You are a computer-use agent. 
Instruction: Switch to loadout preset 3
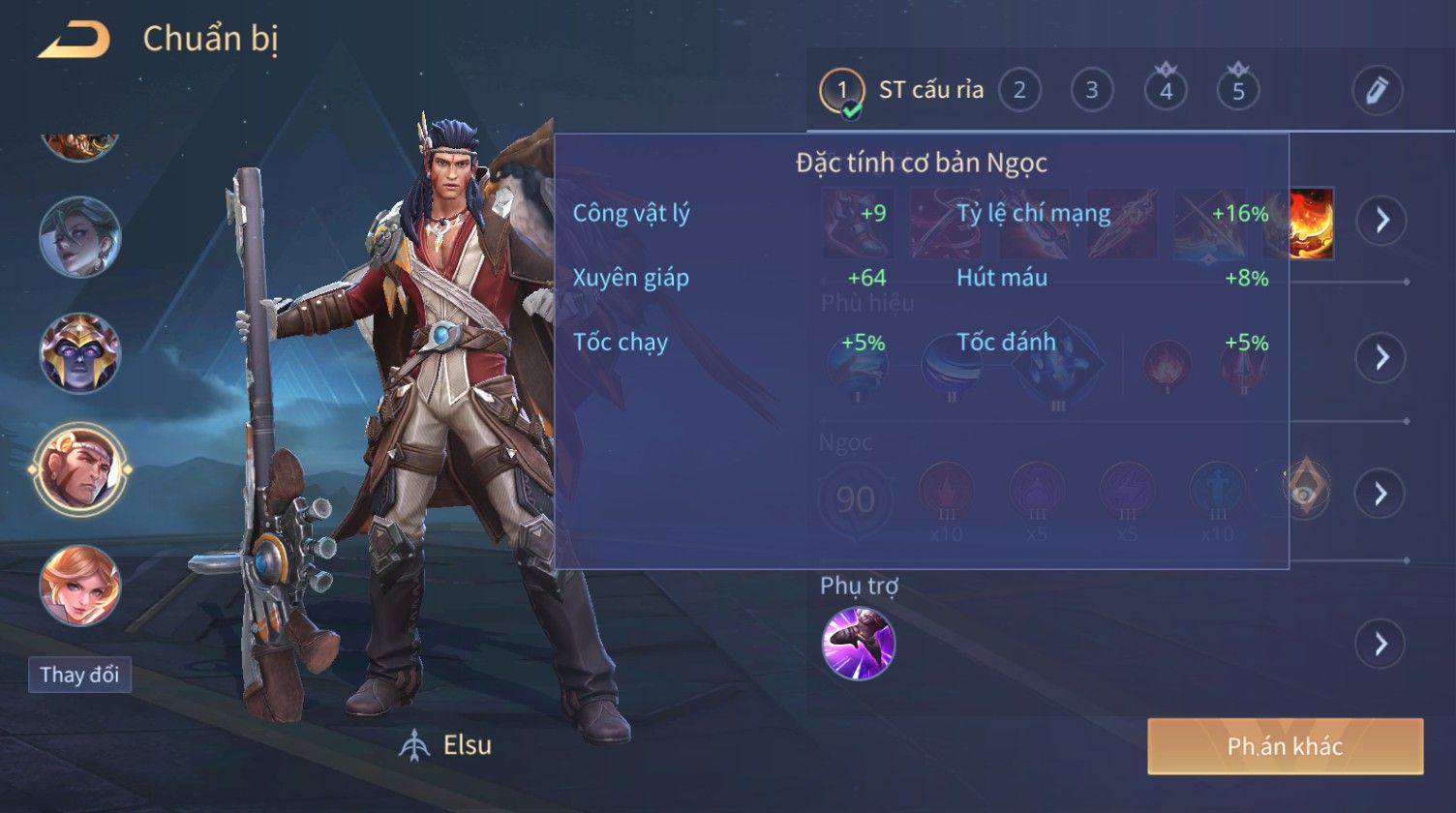pyautogui.click(x=1091, y=91)
